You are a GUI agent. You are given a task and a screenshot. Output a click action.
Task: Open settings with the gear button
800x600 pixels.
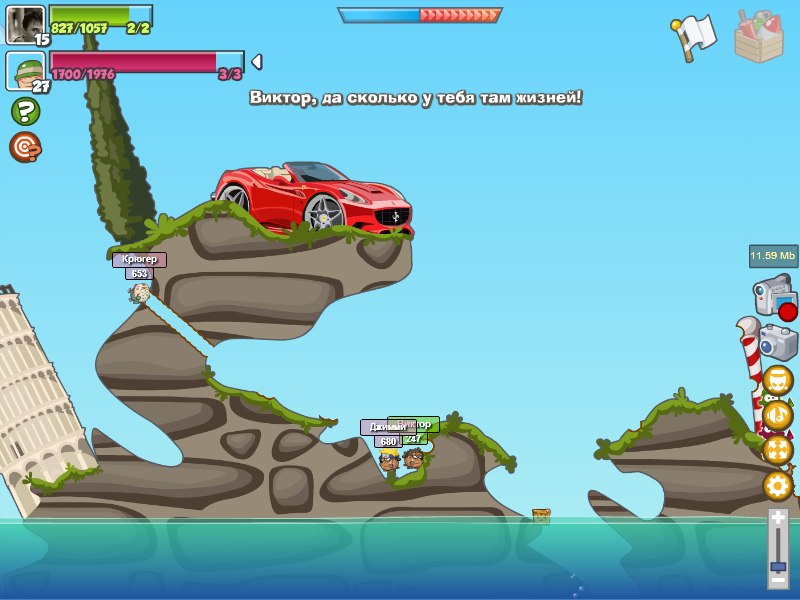[x=777, y=486]
